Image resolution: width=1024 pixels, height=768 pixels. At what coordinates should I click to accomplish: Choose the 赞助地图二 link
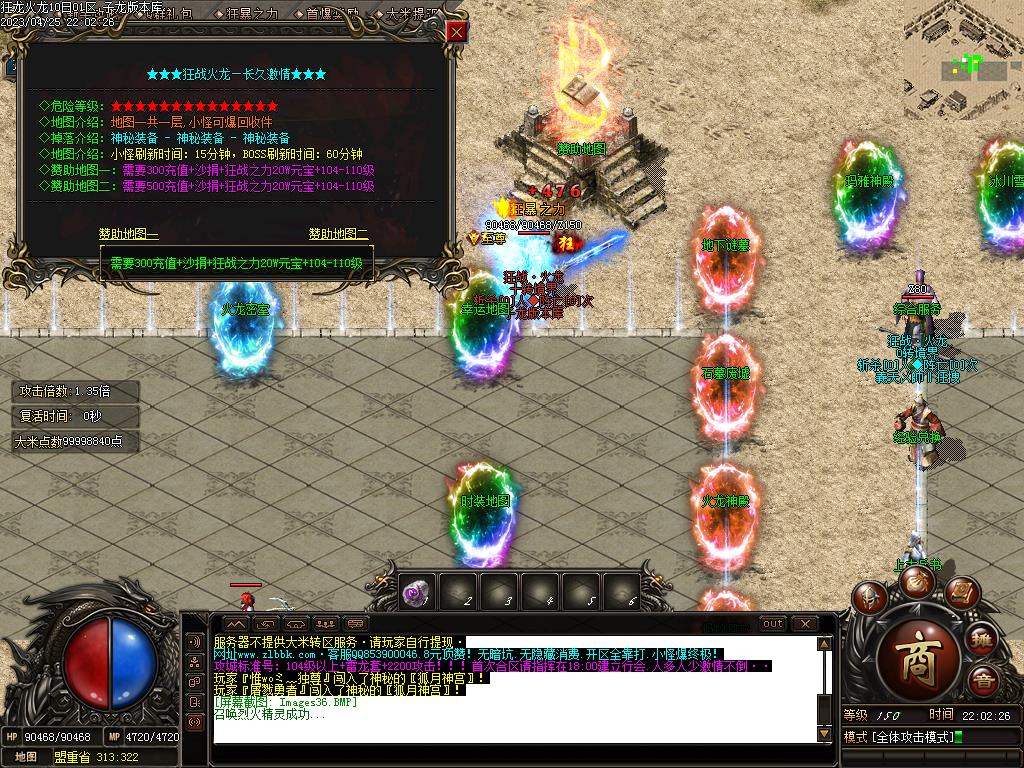338,234
